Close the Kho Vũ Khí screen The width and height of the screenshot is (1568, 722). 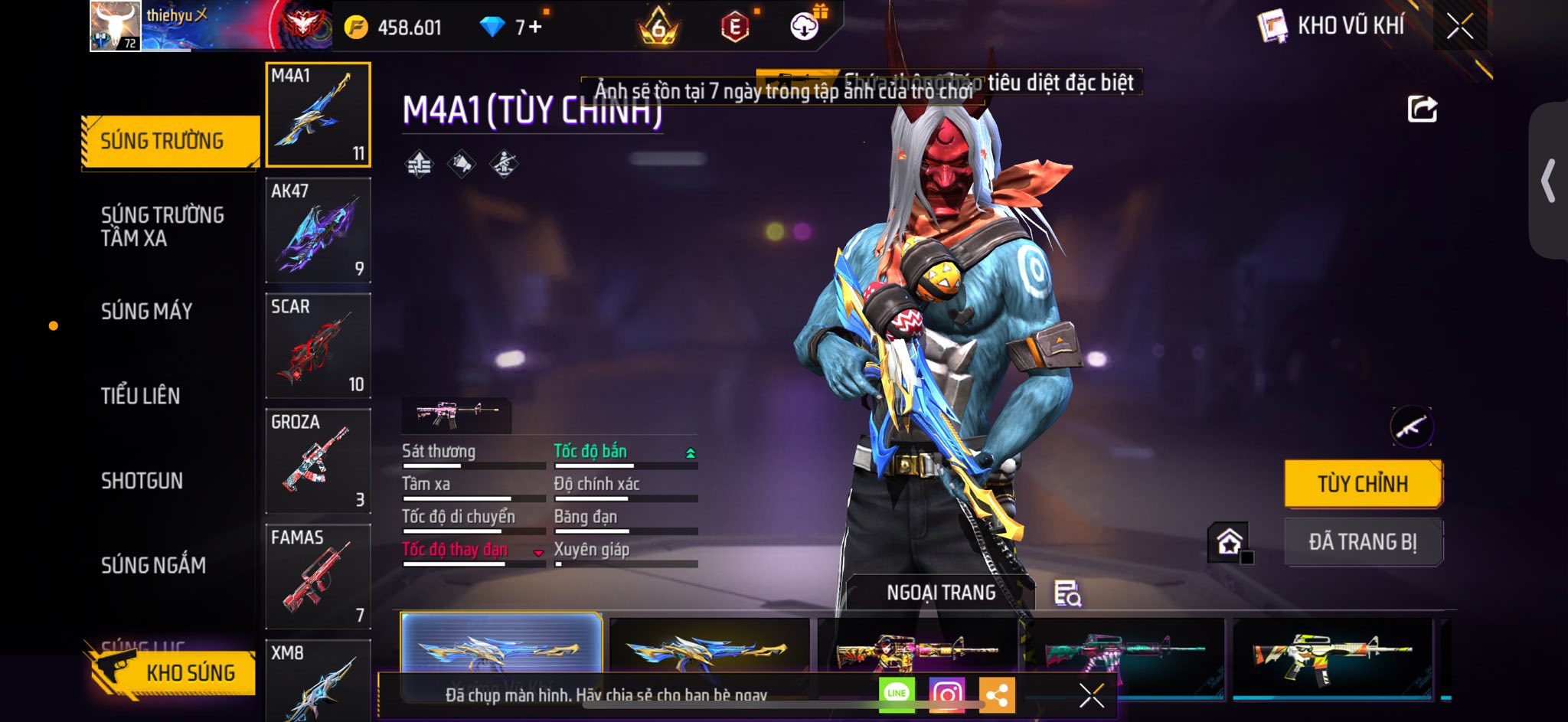(1460, 27)
